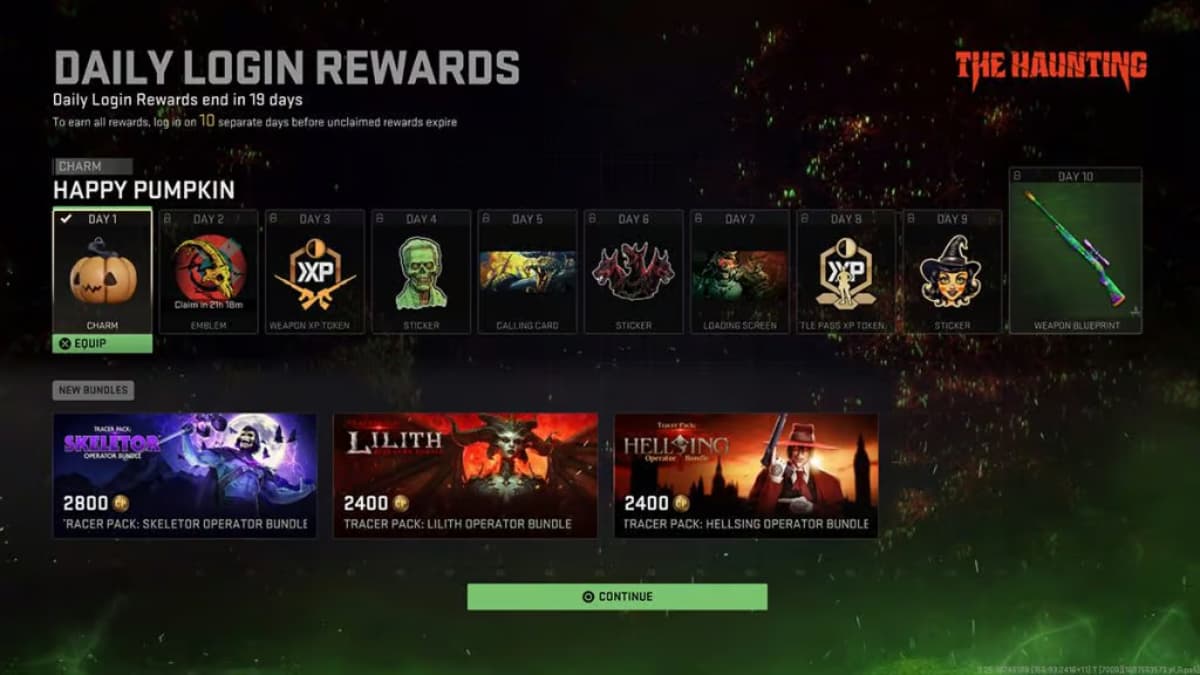This screenshot has width=1200, height=675.
Task: Click the Continue button
Action: 617,597
